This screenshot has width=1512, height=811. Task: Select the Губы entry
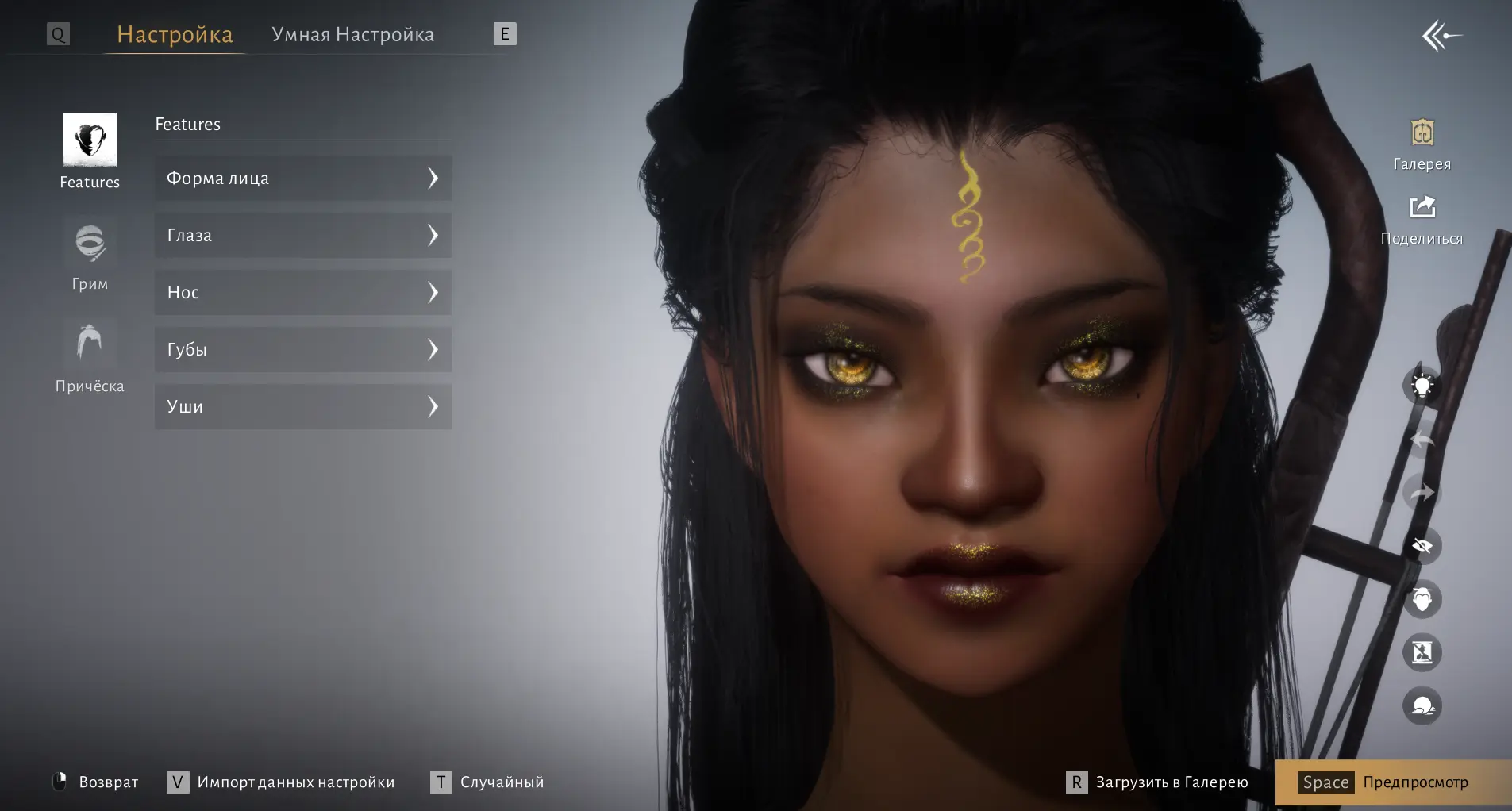click(x=303, y=349)
